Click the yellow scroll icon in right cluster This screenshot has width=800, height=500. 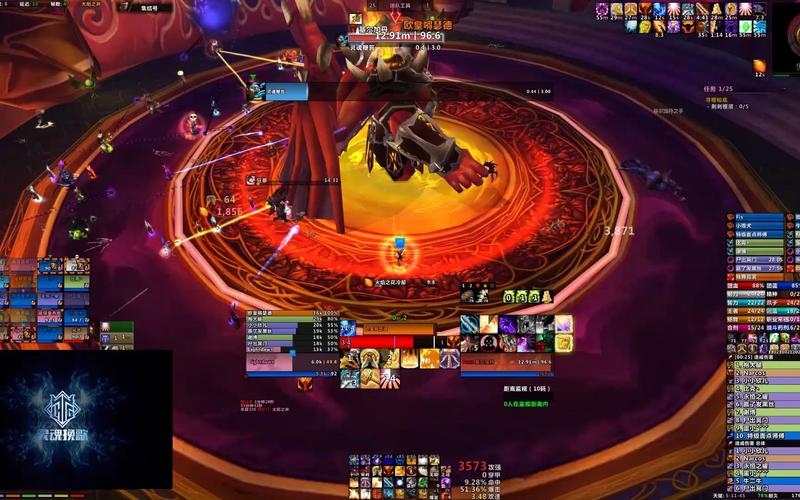point(564,342)
